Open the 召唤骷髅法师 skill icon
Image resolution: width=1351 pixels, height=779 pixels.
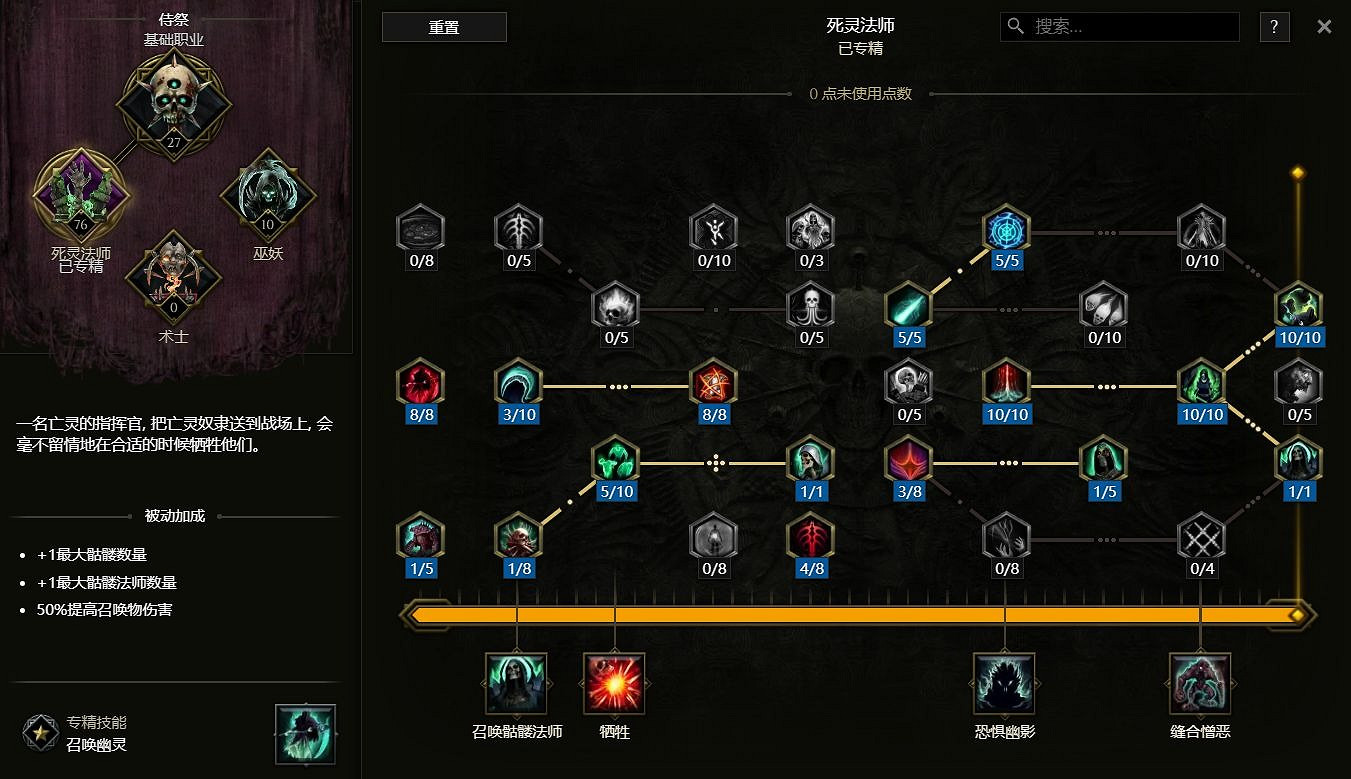(x=516, y=682)
